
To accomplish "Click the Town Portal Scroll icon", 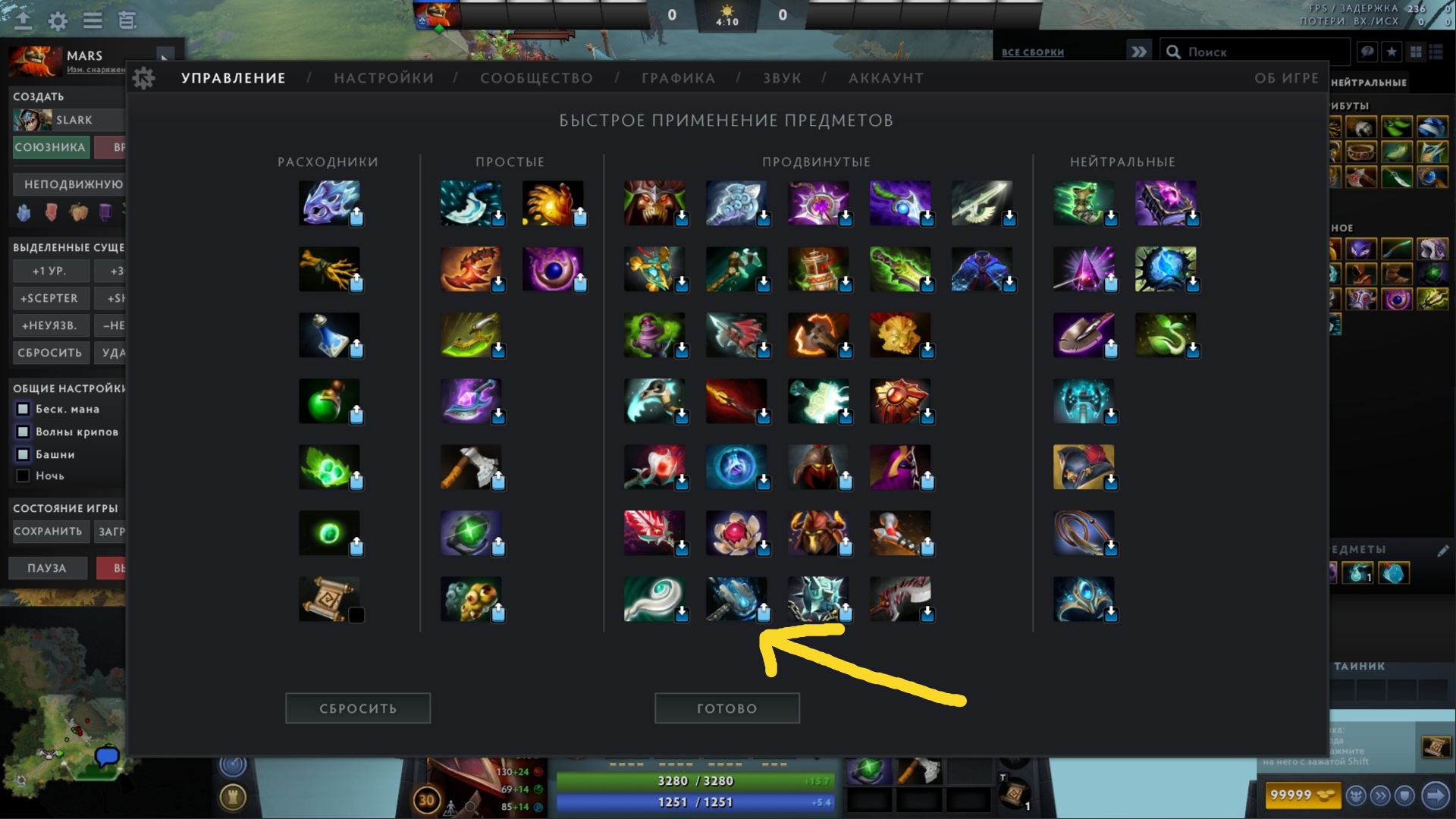I will click(330, 599).
